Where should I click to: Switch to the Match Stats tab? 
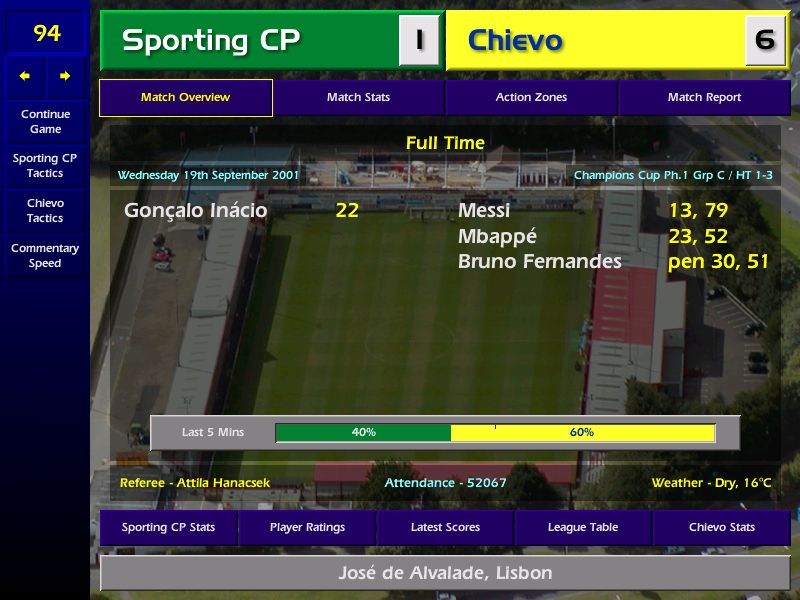pyautogui.click(x=358, y=98)
